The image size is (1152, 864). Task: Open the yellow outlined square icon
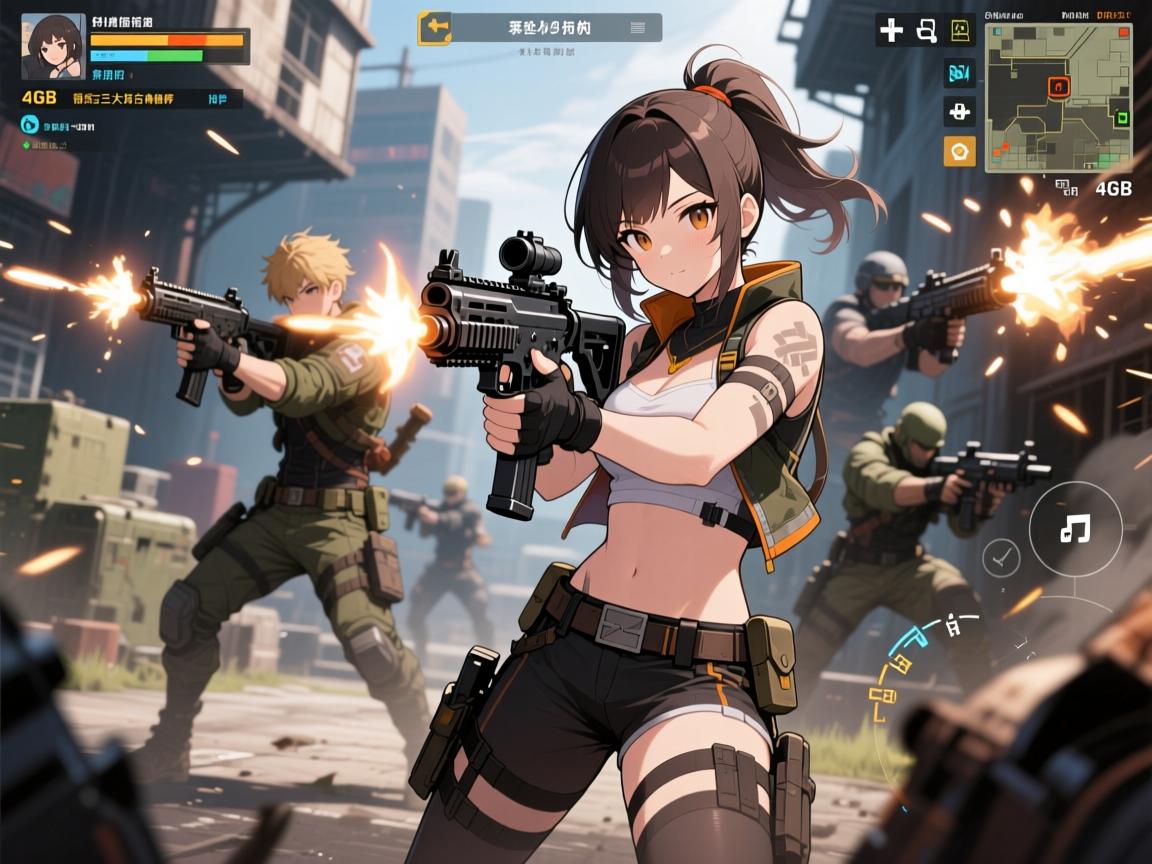point(959,30)
